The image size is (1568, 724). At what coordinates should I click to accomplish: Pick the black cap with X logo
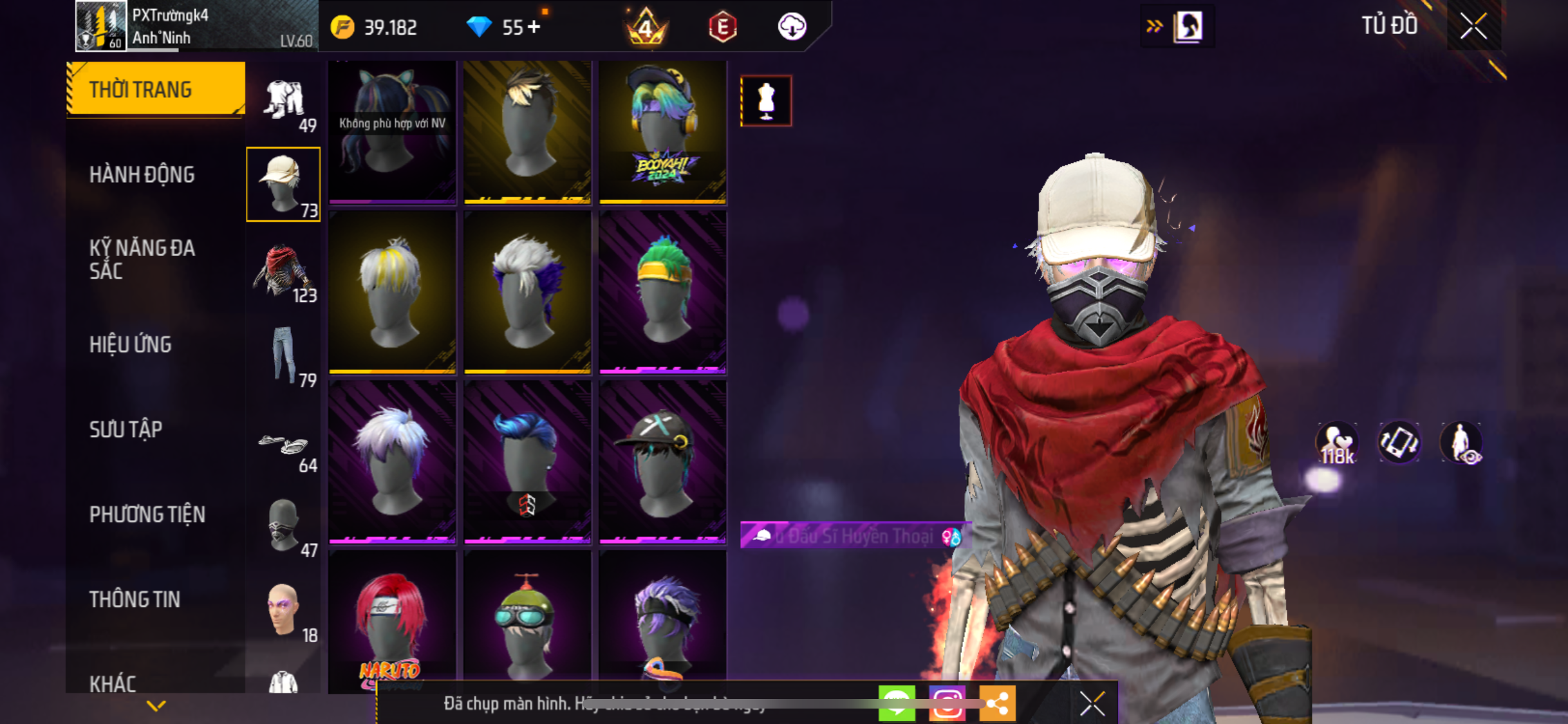tap(662, 461)
